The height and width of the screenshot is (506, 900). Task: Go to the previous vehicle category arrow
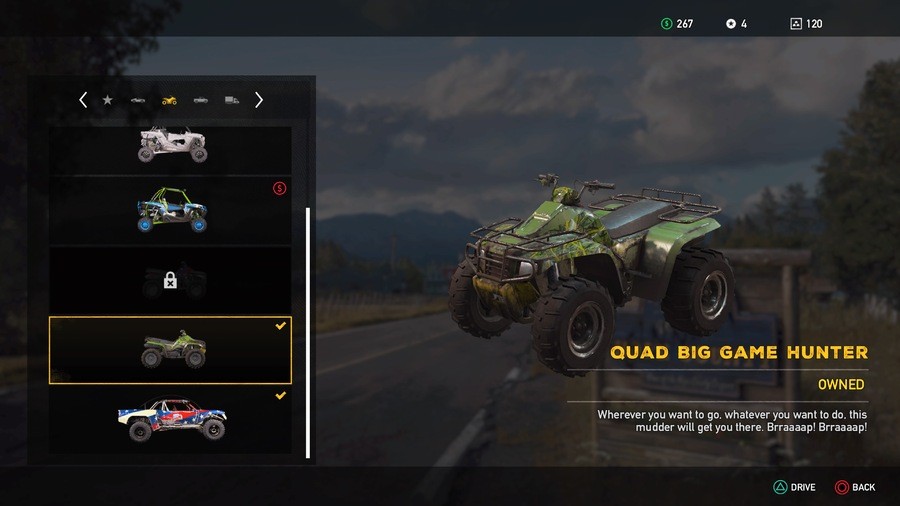point(83,100)
